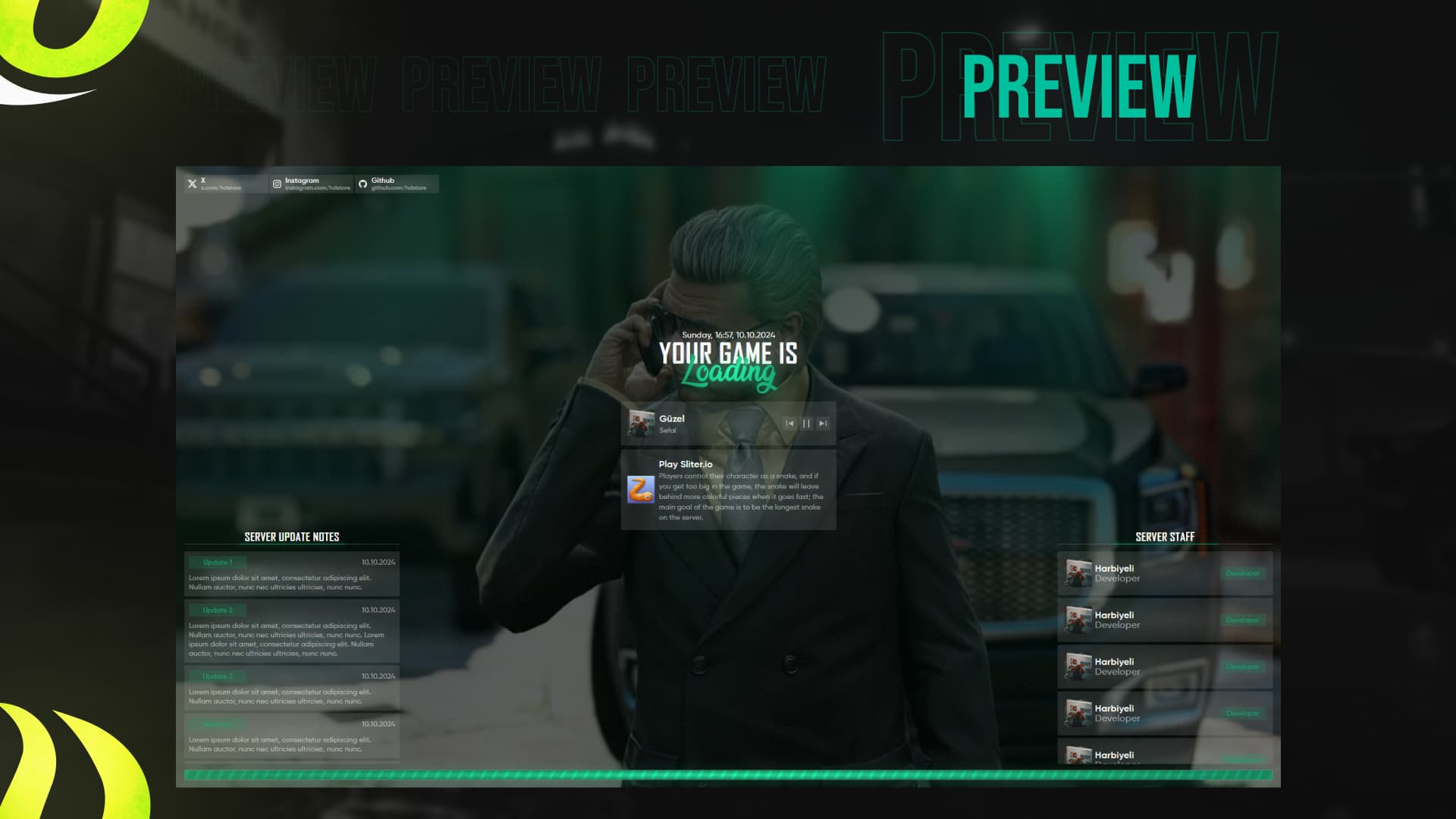Expand the Update 2 note
Screen dimensions: 1456x819
[218, 610]
